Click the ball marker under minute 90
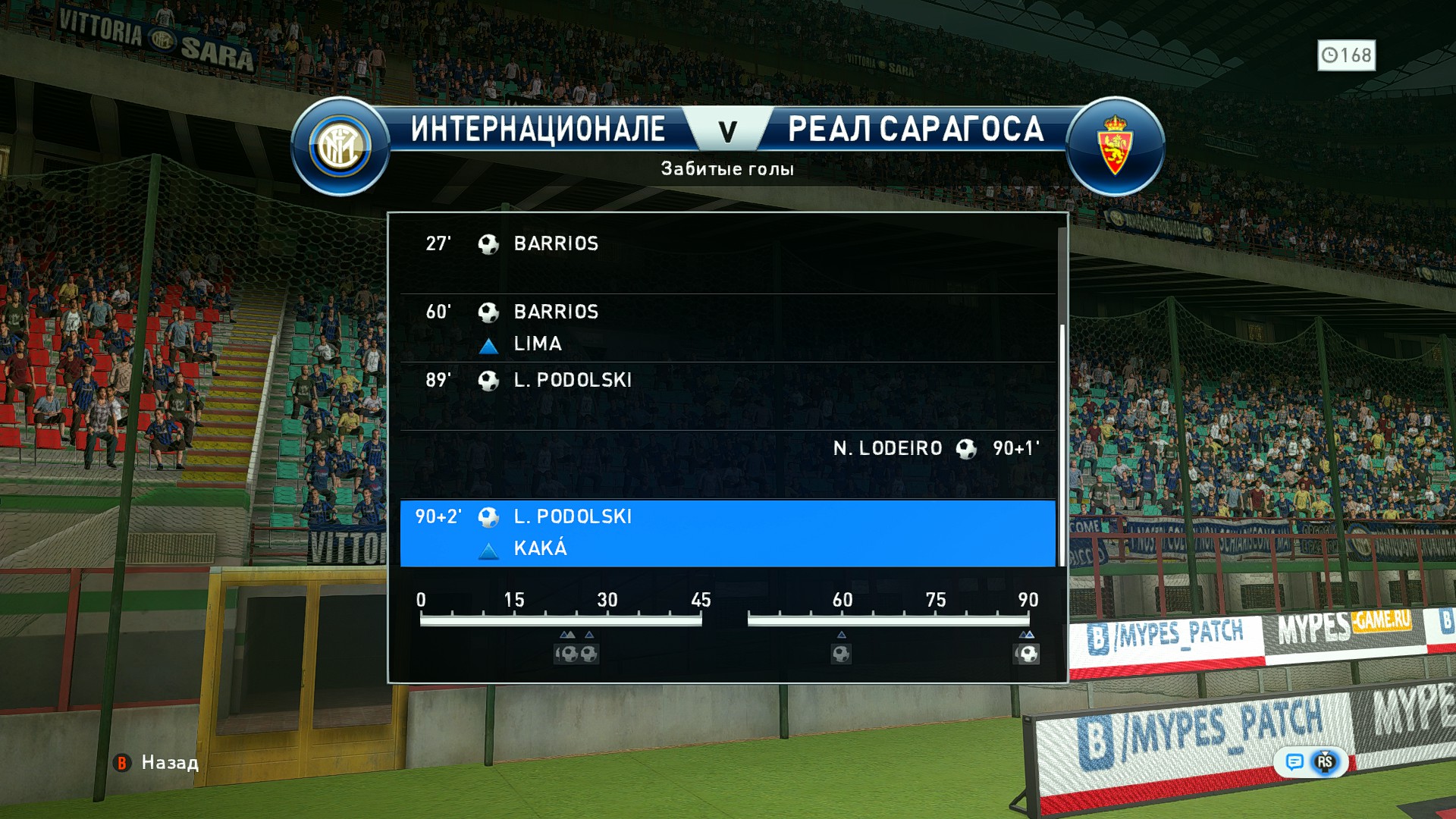Viewport: 1456px width, 819px height. pos(1027,654)
